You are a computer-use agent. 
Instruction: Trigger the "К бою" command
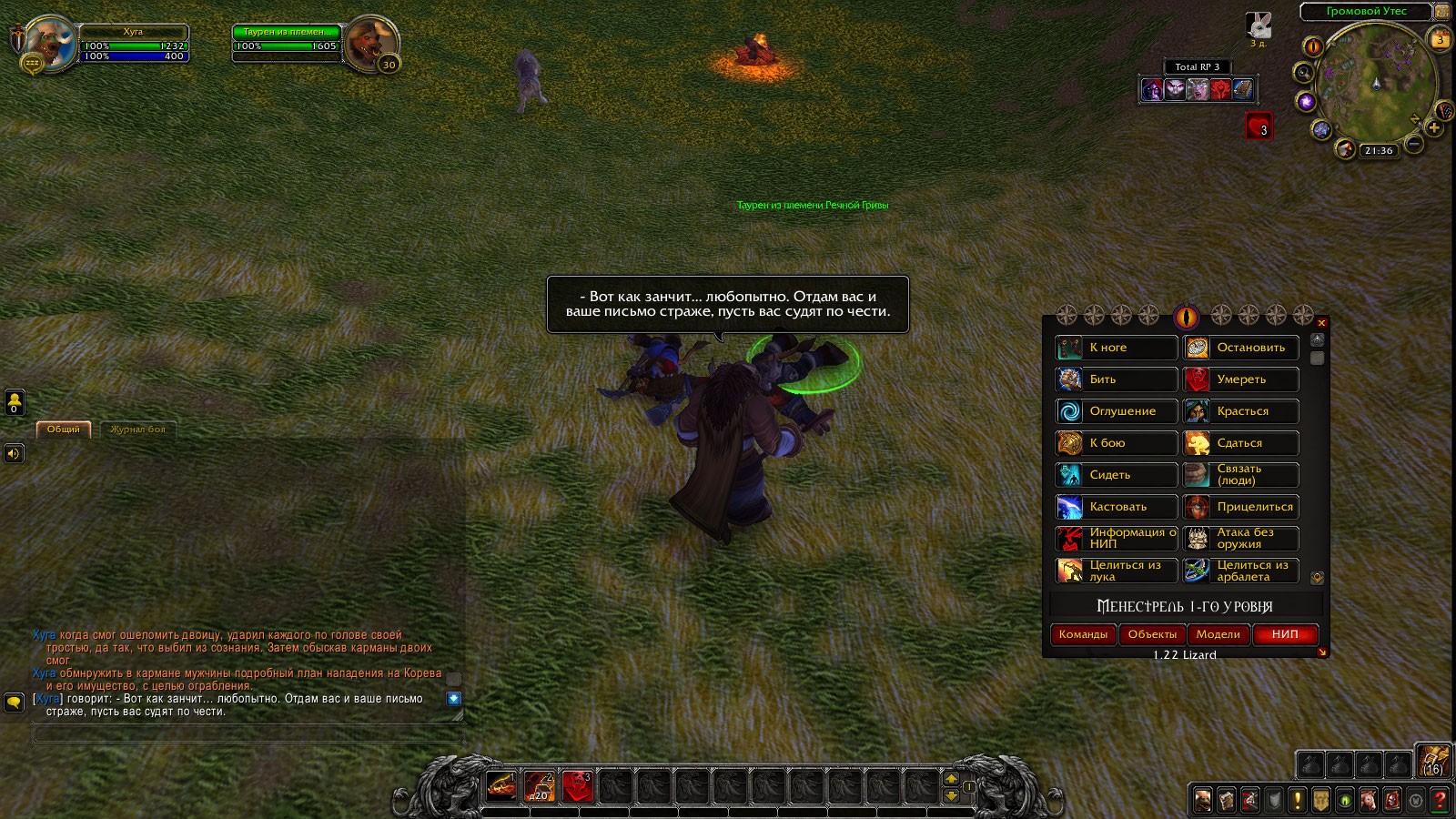click(x=1117, y=443)
